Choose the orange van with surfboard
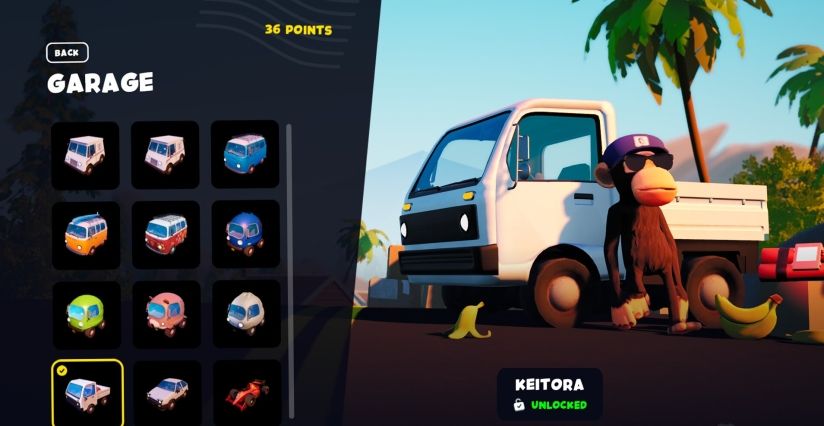Viewport: 824px width, 426px height. click(x=86, y=235)
